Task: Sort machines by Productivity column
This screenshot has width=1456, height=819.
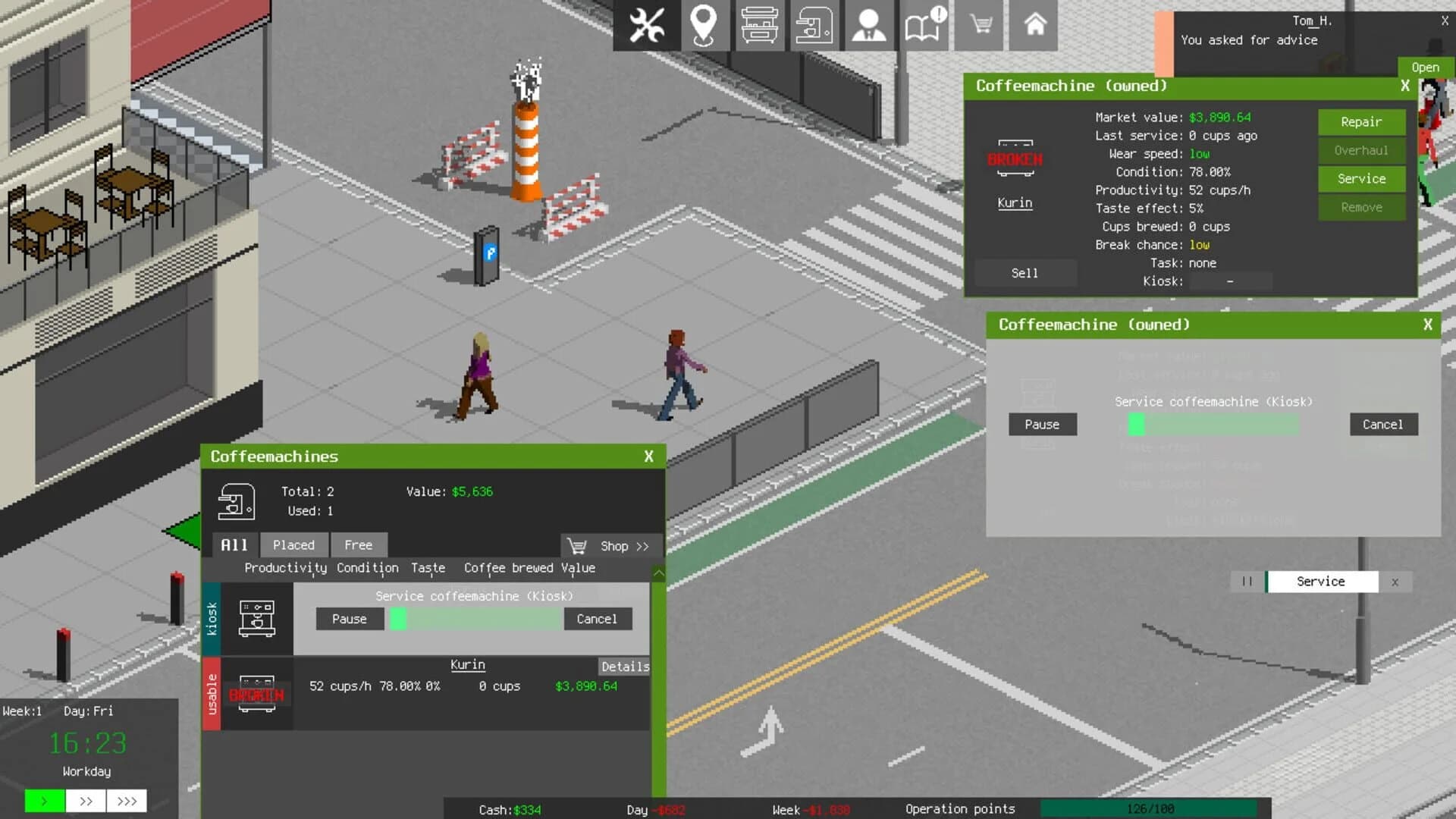Action: 285,568
